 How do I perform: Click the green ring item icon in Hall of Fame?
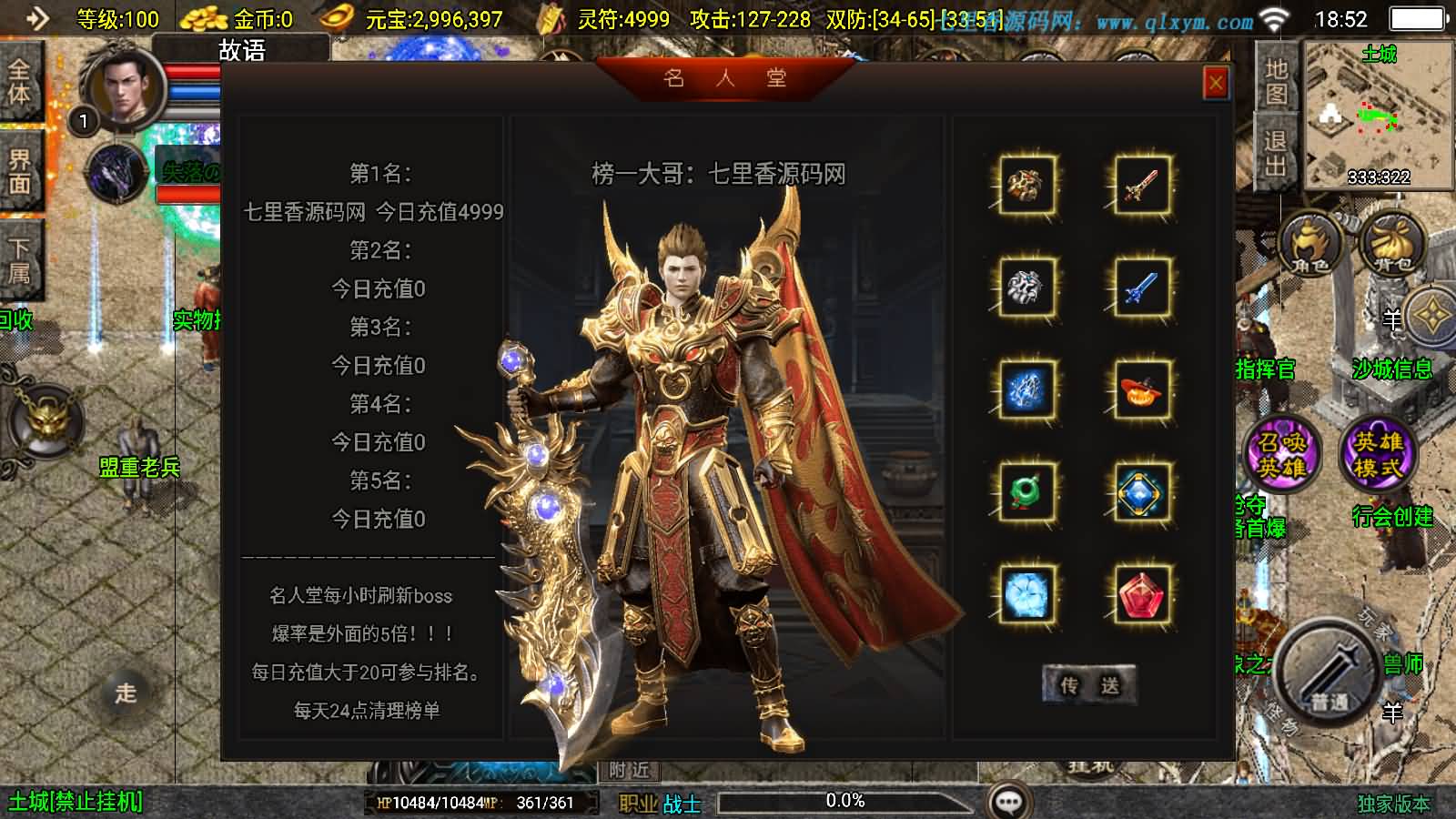coord(1027,491)
